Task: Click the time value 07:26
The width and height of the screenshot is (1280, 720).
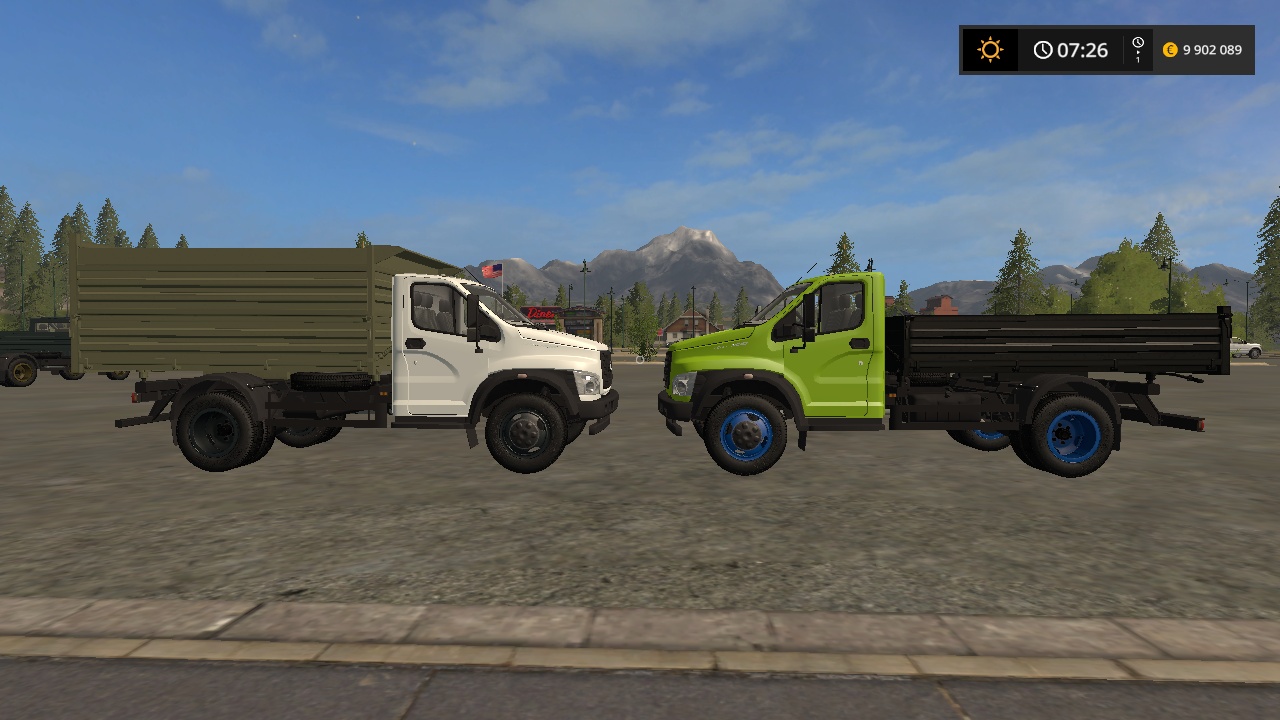Action: click(x=1082, y=49)
